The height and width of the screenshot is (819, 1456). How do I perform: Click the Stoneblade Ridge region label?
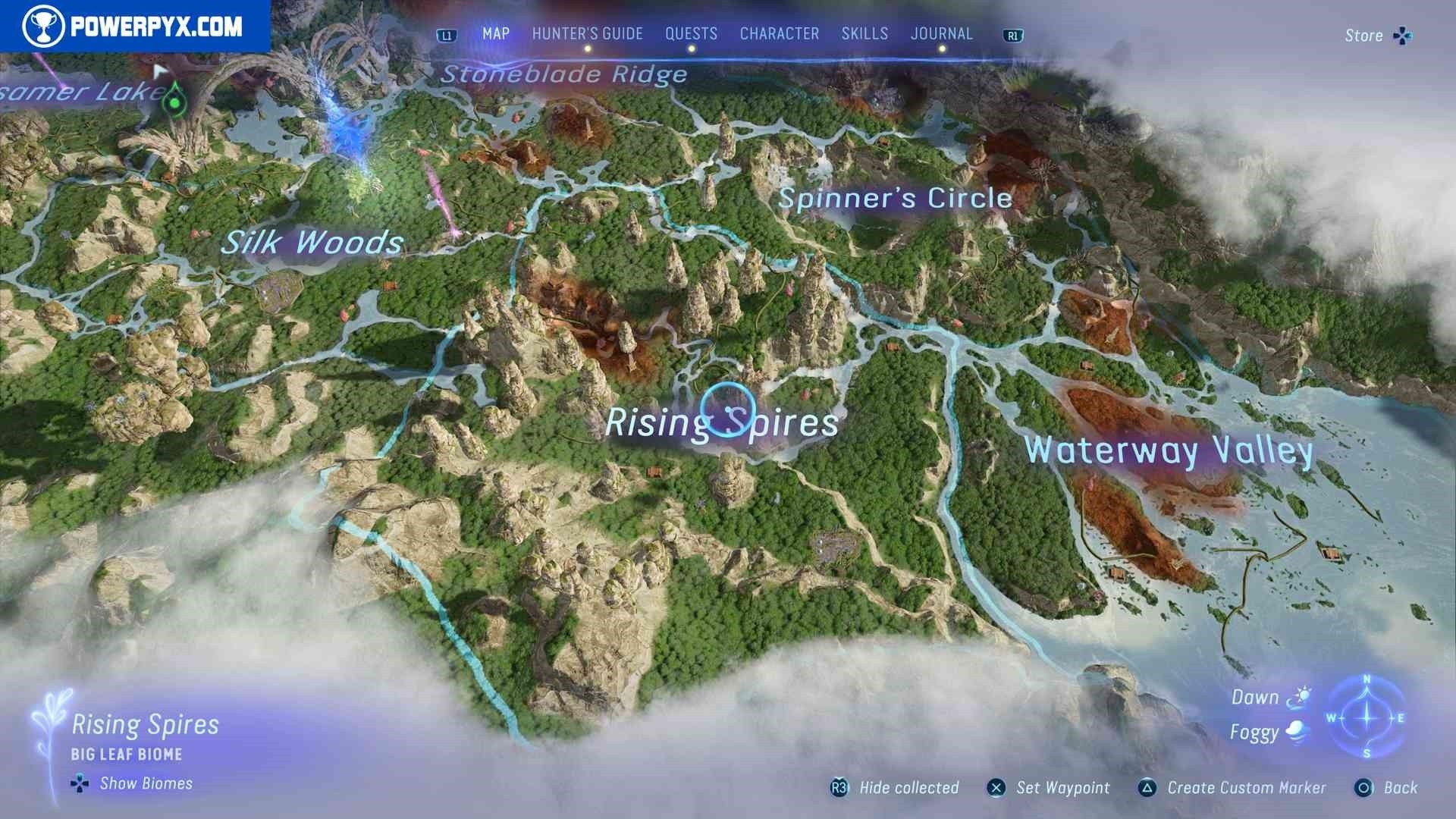[564, 74]
